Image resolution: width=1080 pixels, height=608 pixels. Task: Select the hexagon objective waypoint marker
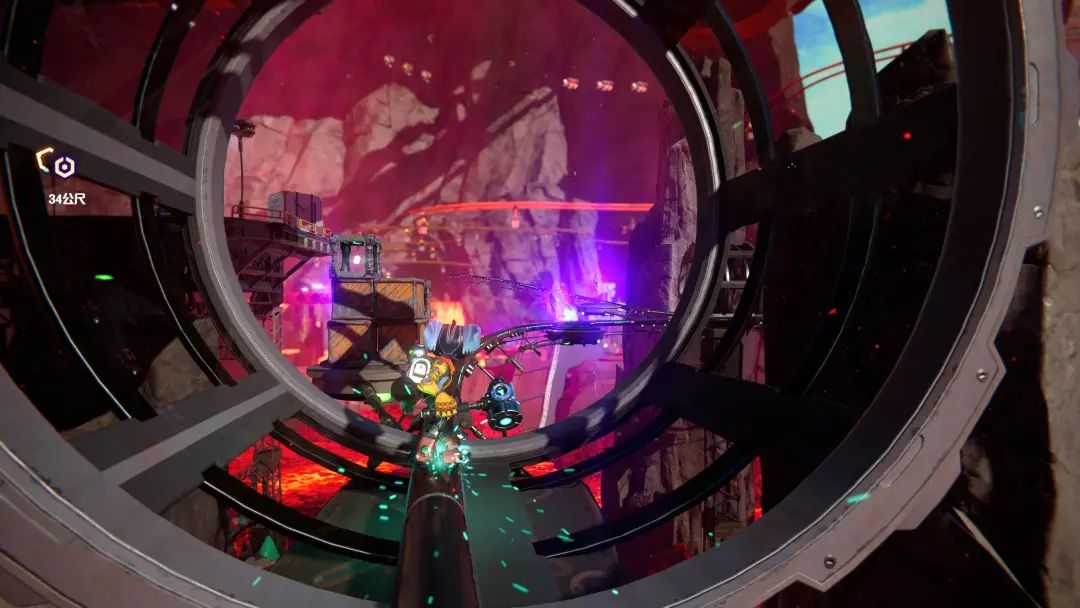[x=65, y=166]
